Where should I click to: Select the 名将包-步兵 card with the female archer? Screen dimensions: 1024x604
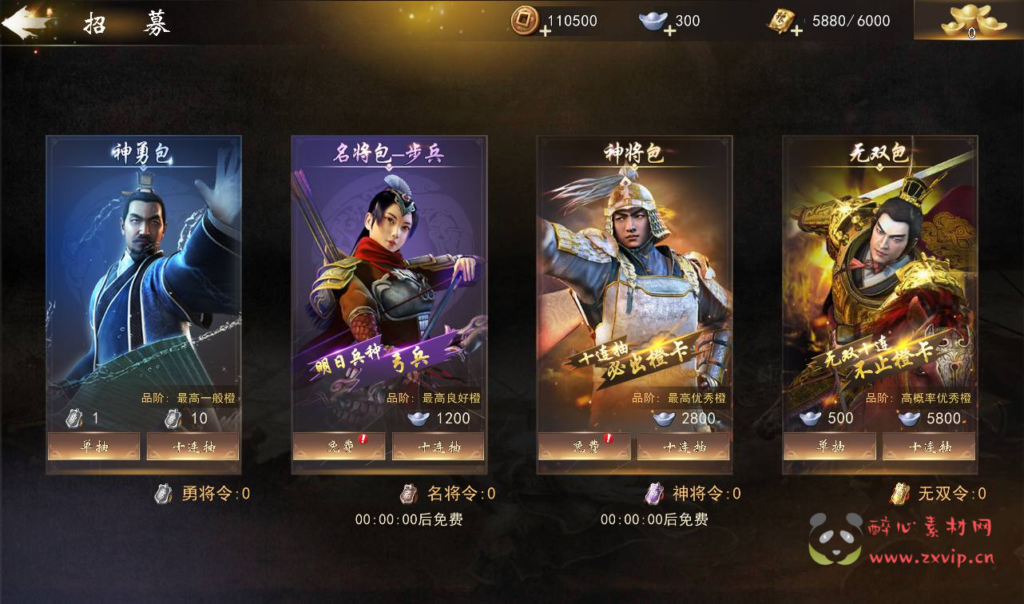(388, 270)
